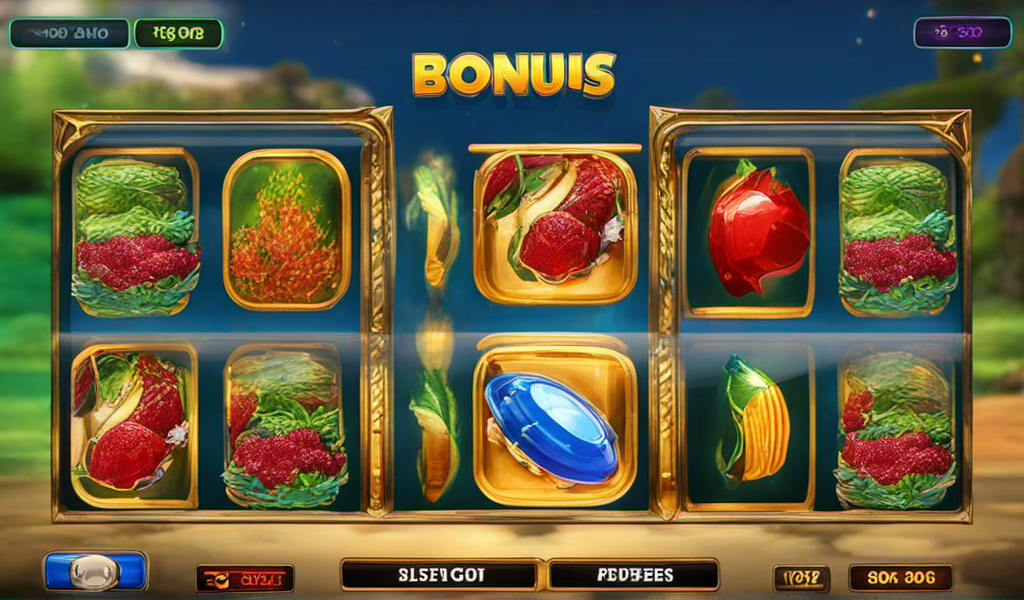Open the green-outlined button at the top
This screenshot has width=1024, height=600.
tap(178, 33)
